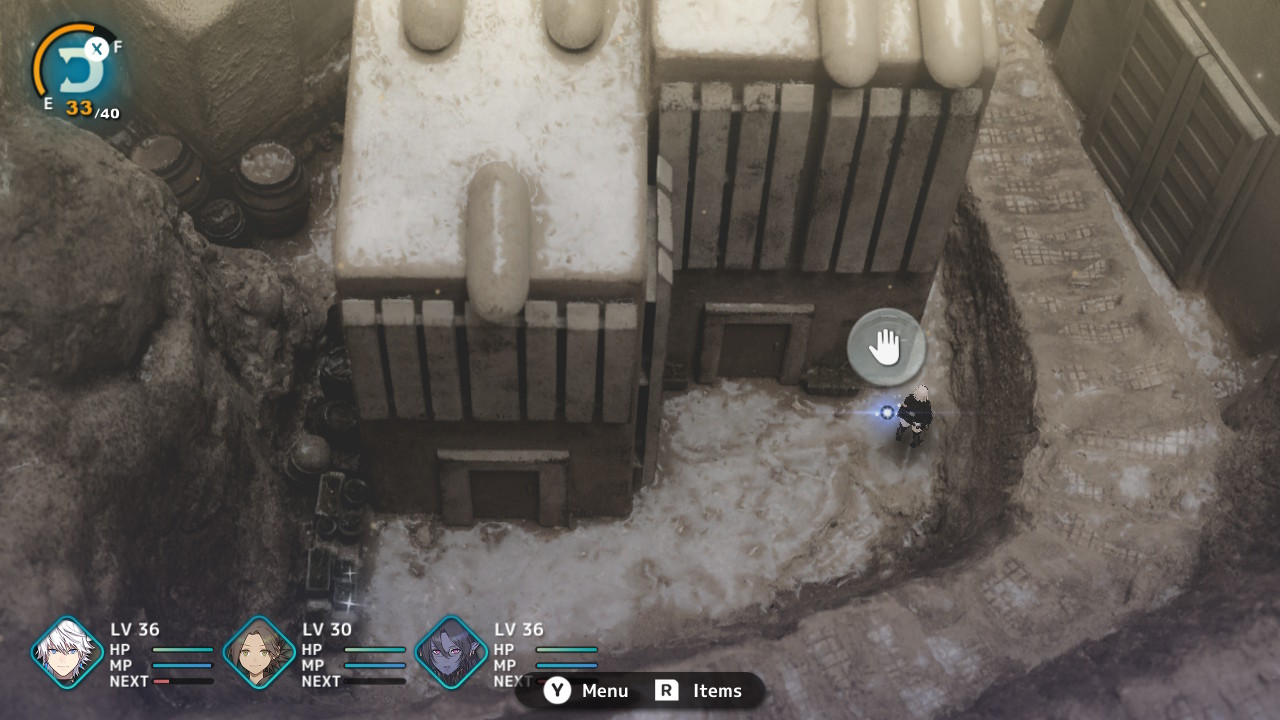Select the brown-haired party member portrait

[259, 653]
